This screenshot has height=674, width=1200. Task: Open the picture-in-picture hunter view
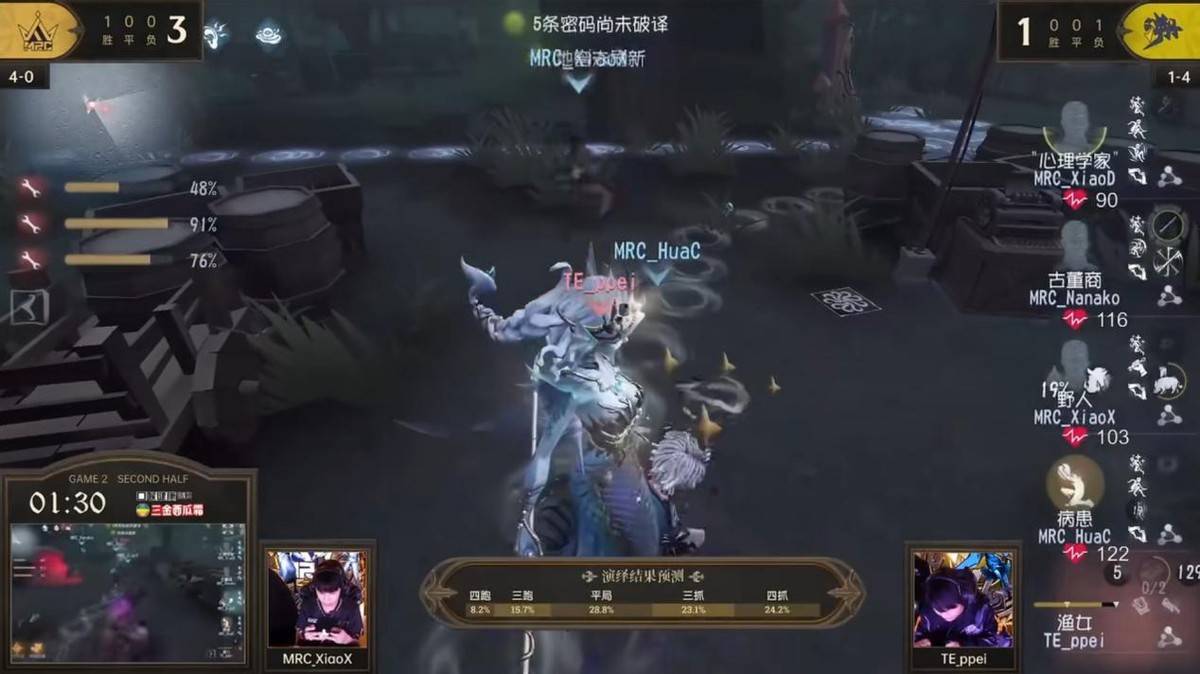pyautogui.click(x=126, y=592)
